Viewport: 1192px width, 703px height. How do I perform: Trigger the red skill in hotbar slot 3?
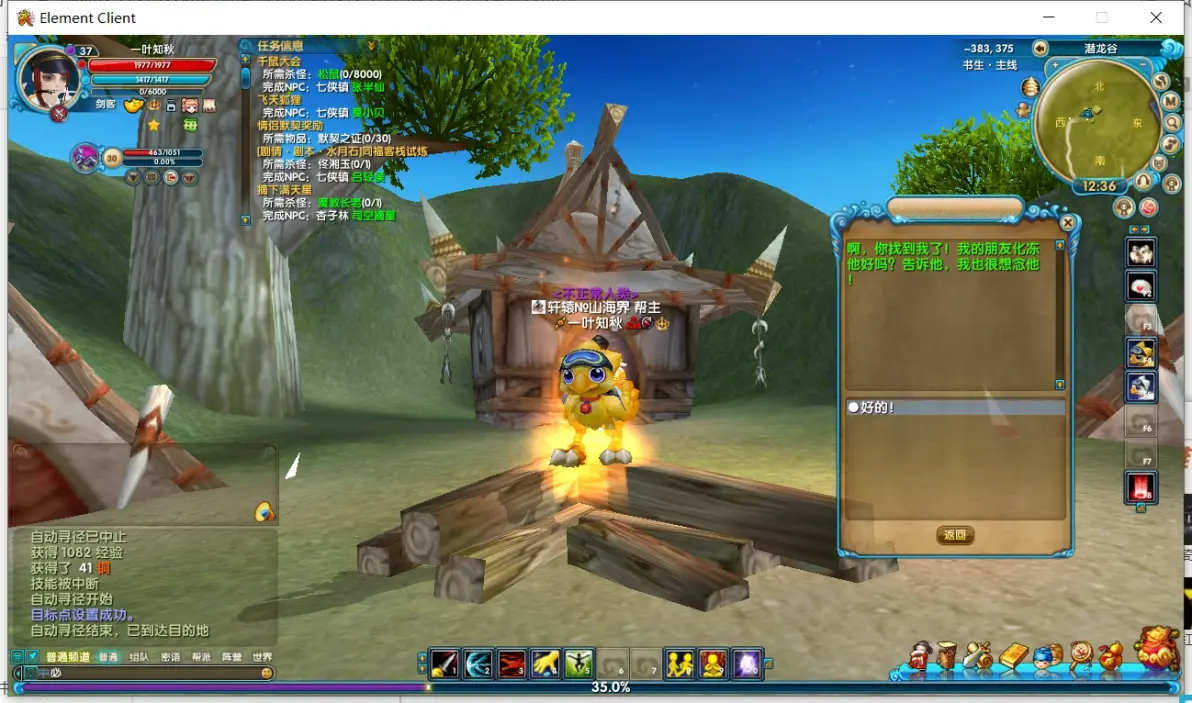pos(512,663)
